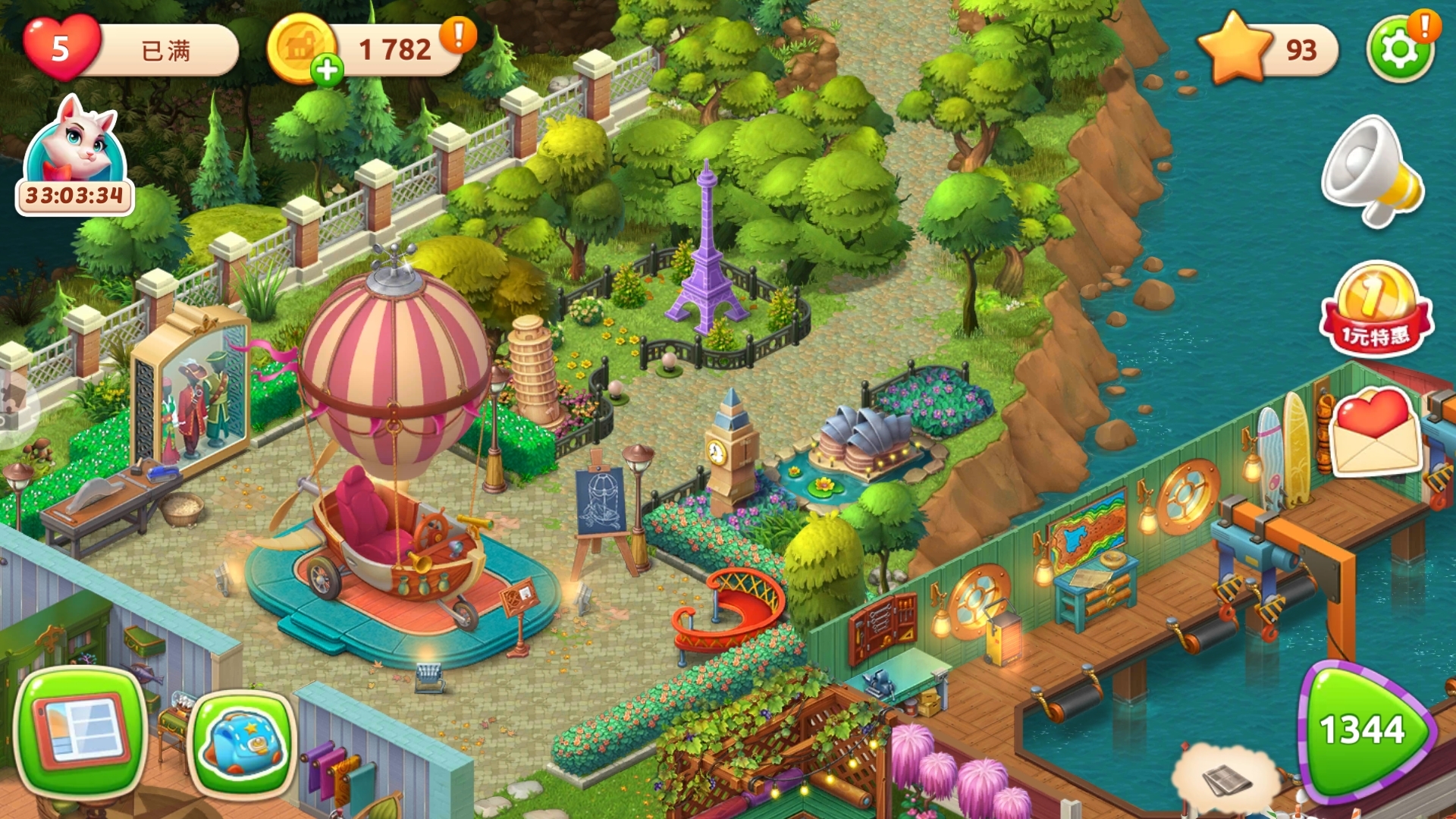Open the green gear settings menu
1456x819 pixels.
click(1399, 50)
